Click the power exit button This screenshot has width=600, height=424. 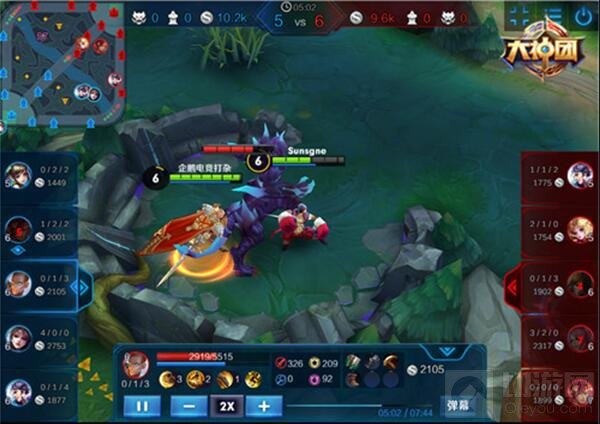click(x=583, y=15)
